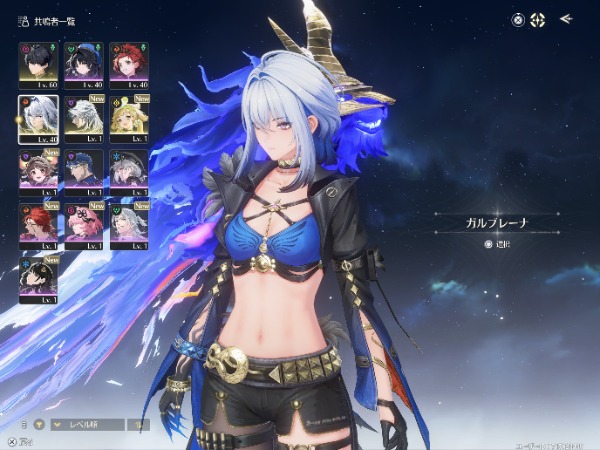Pick the highlighted silver-haired Lv. 40 portrait
Image resolution: width=600 pixels, height=450 pixels.
(37, 118)
